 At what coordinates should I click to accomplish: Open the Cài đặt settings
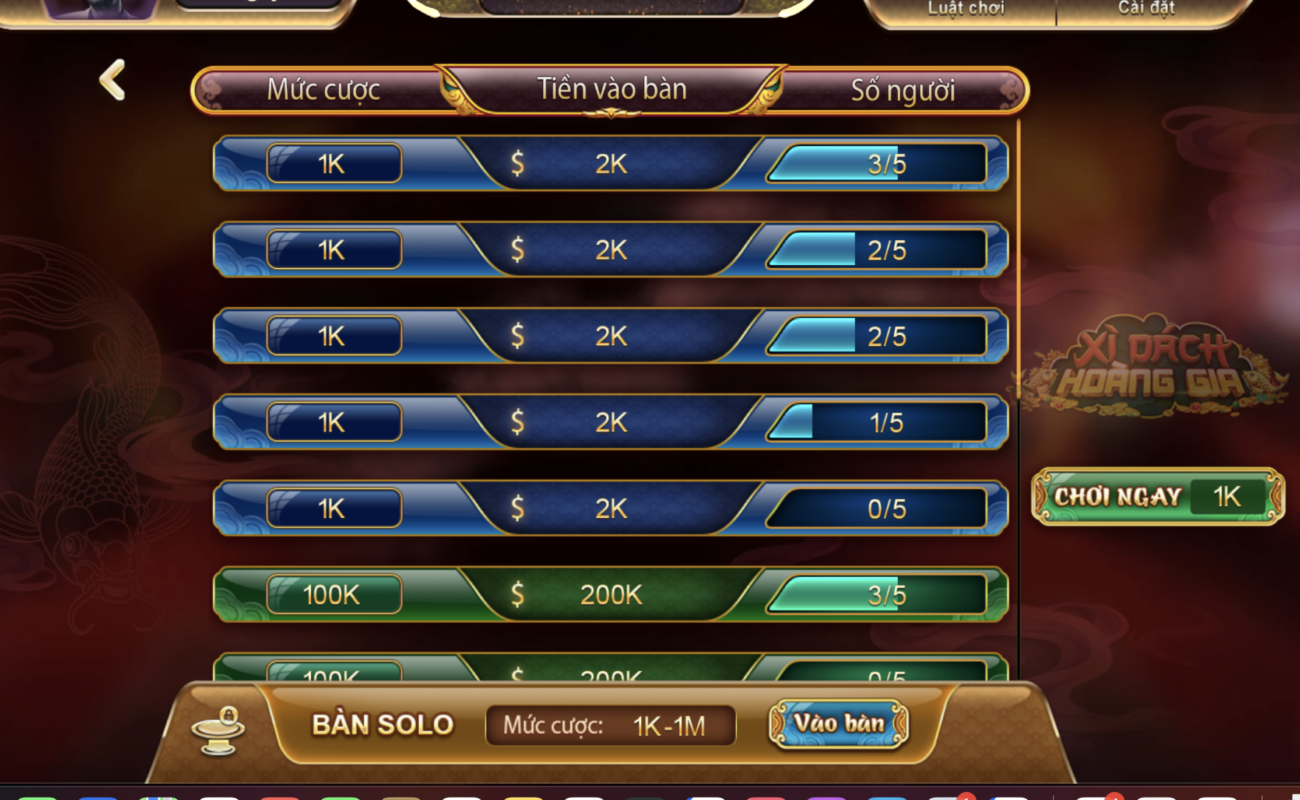(x=1145, y=9)
